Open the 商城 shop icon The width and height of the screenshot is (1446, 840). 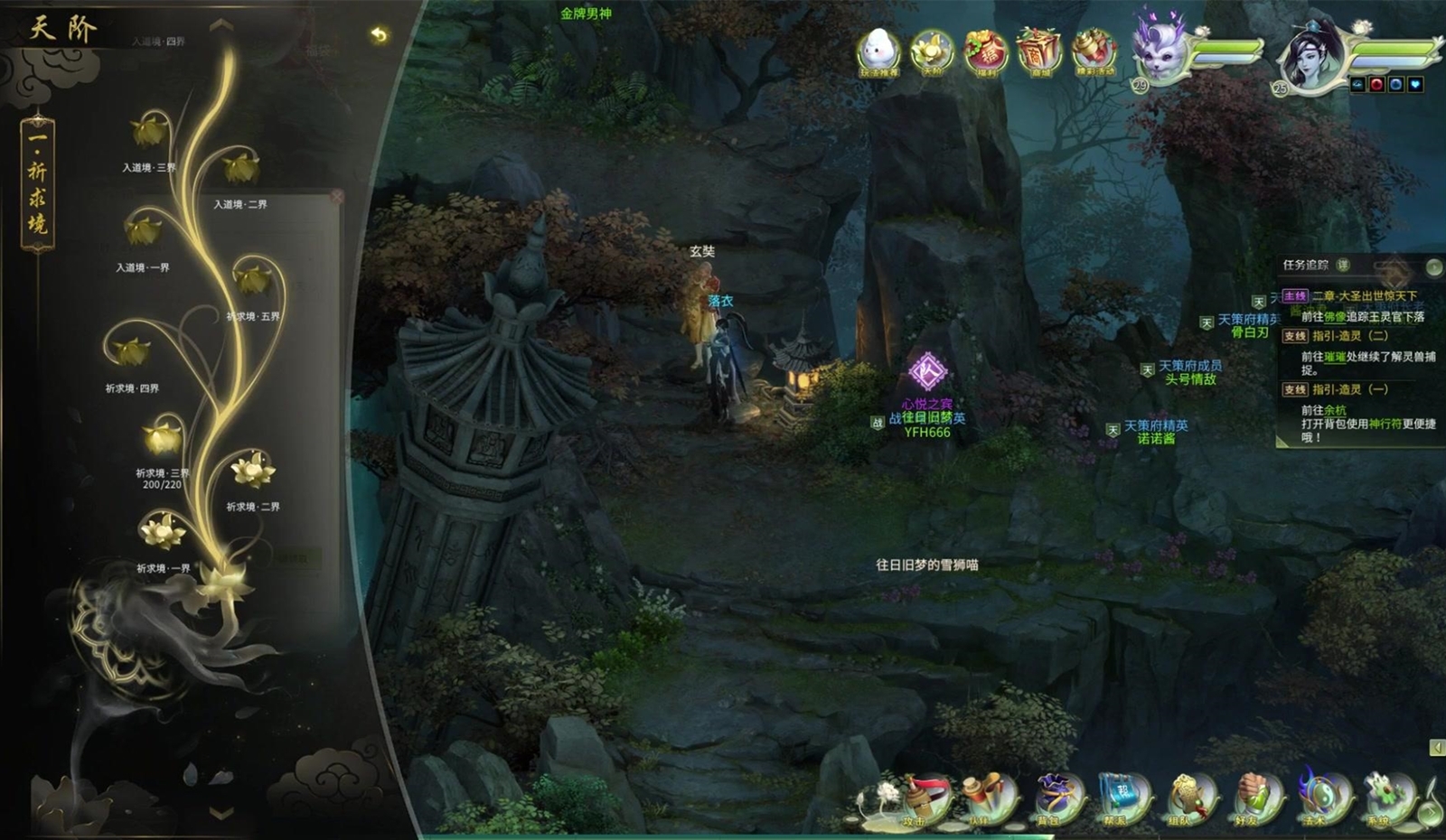(x=1039, y=51)
